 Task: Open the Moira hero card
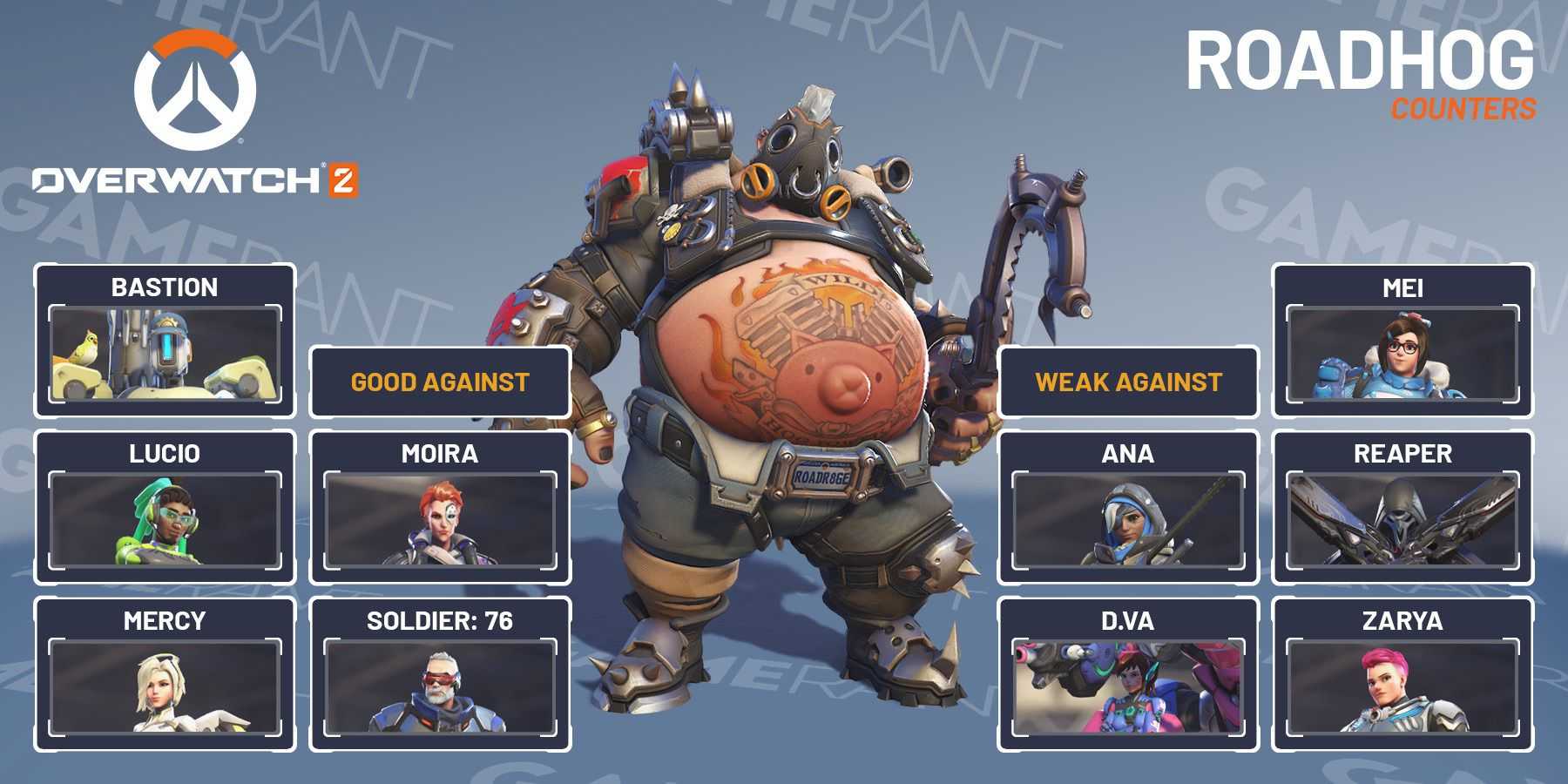click(x=440, y=507)
